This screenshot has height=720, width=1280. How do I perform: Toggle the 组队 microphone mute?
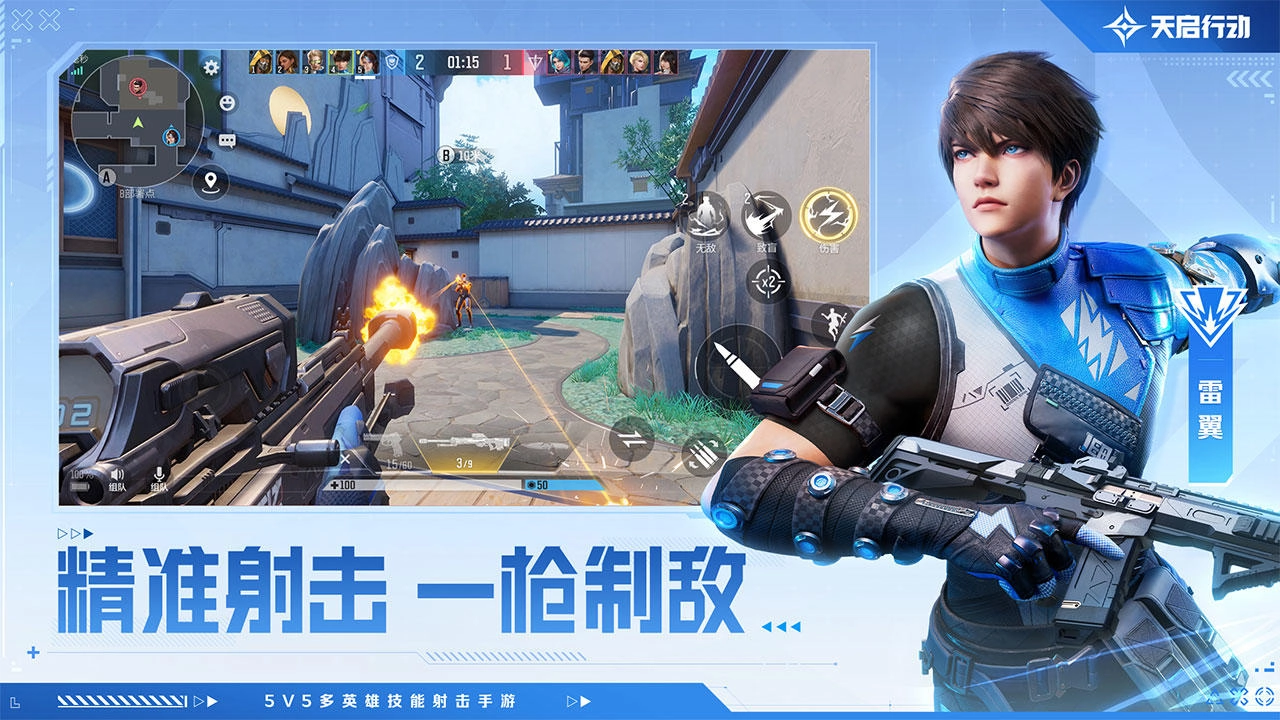(x=158, y=475)
